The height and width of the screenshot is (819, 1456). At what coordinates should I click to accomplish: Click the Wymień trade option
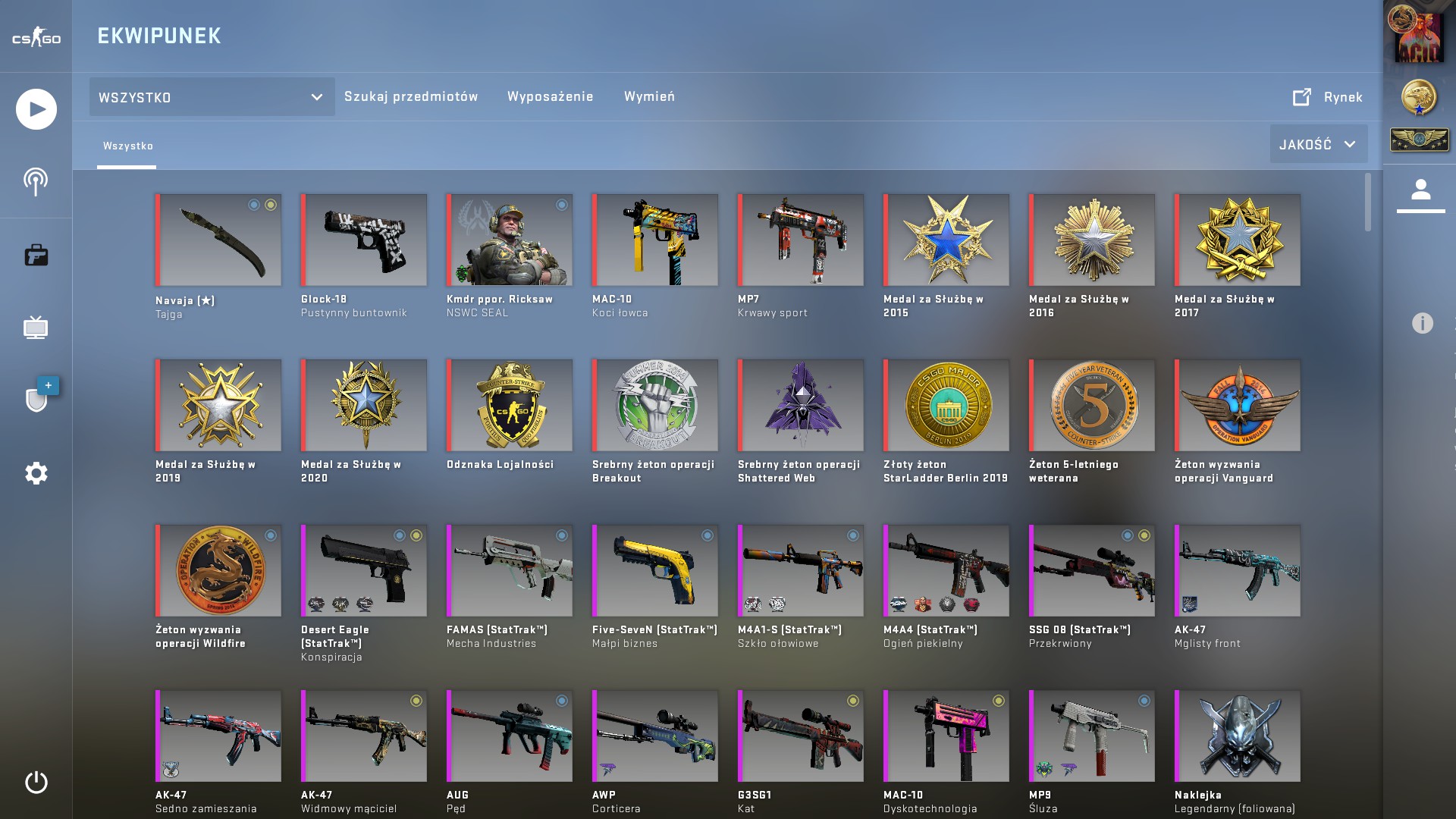point(649,96)
